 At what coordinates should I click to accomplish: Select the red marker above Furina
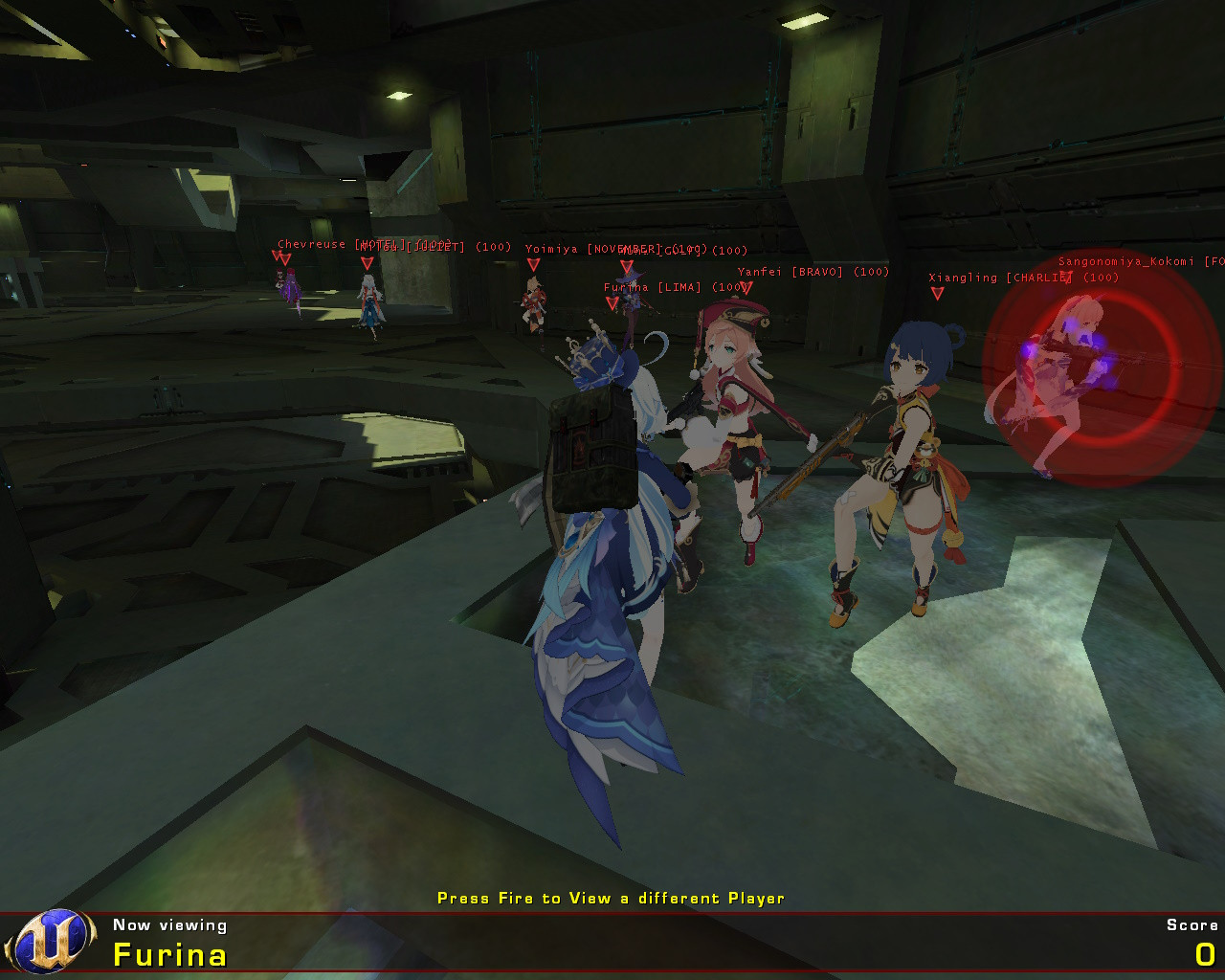click(611, 301)
